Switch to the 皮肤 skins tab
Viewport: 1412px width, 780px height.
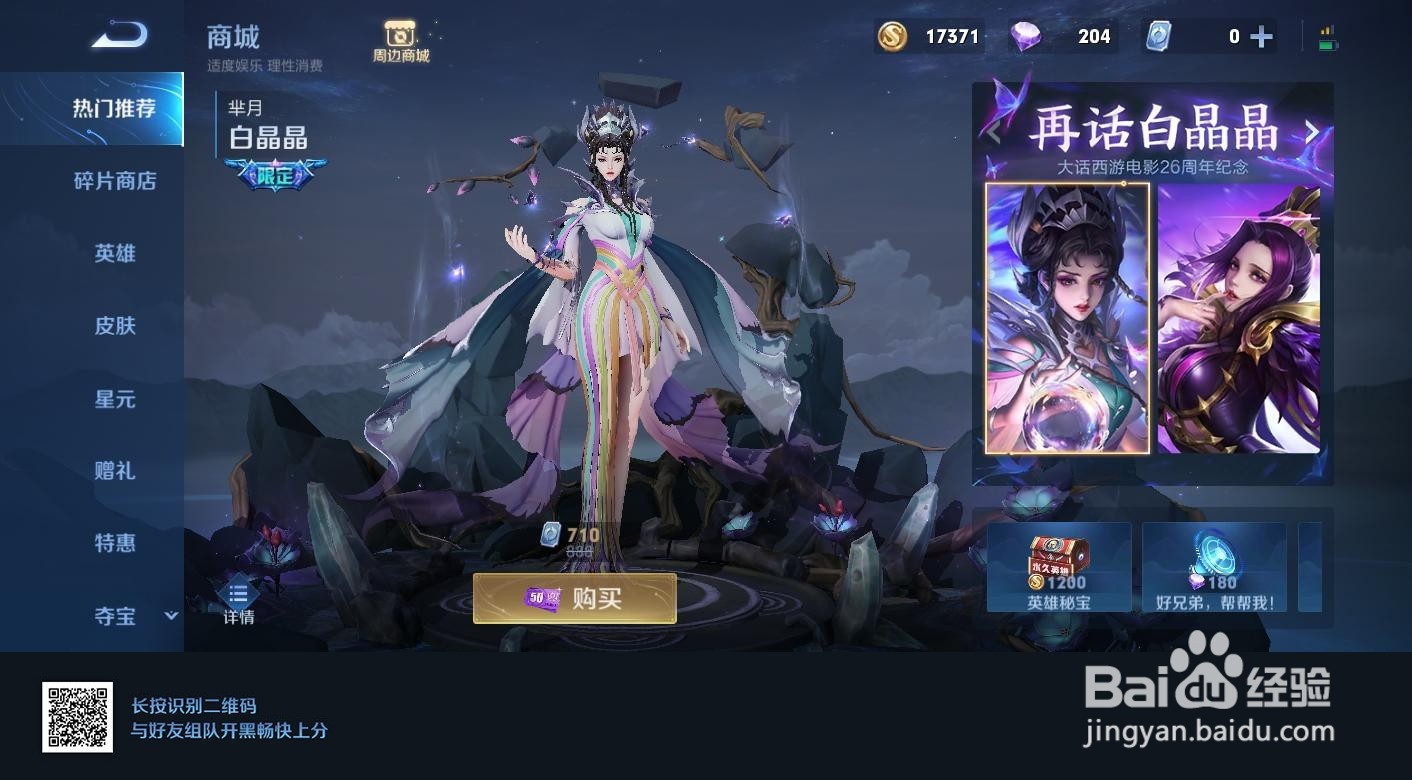(118, 327)
